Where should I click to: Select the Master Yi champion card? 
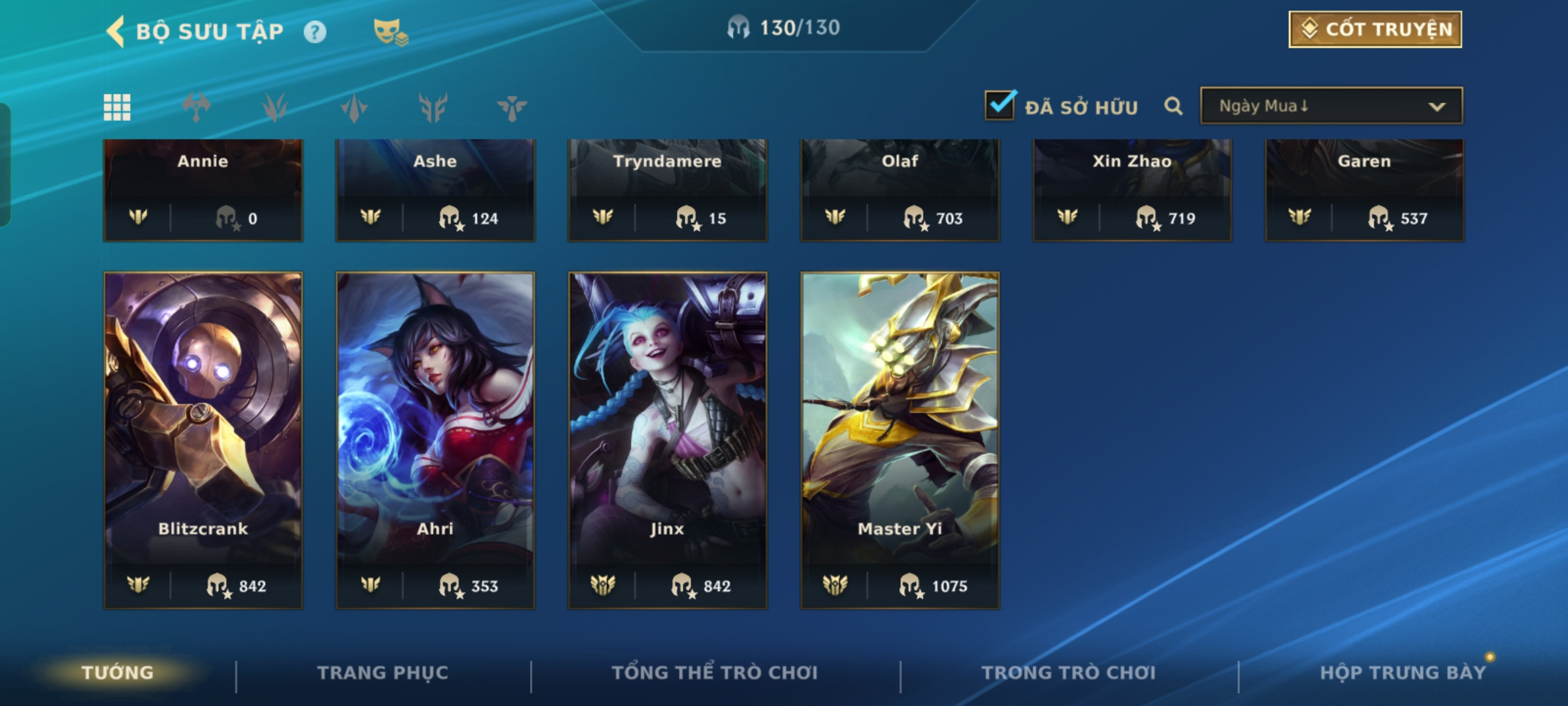(x=900, y=440)
